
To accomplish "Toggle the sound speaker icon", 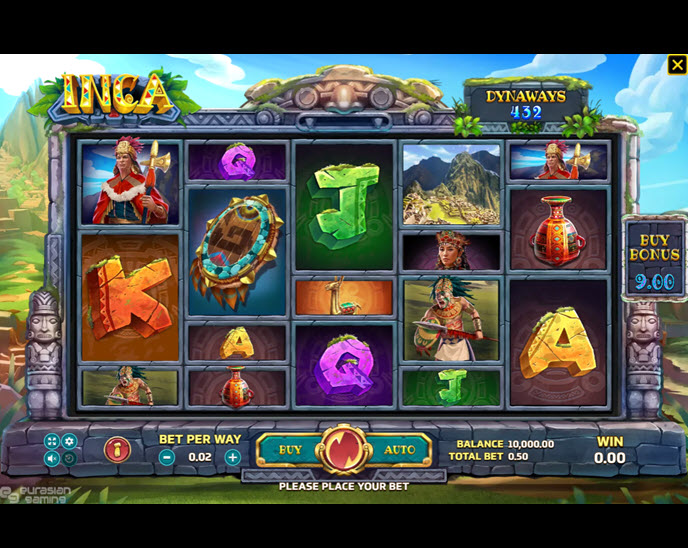I will click(x=51, y=459).
